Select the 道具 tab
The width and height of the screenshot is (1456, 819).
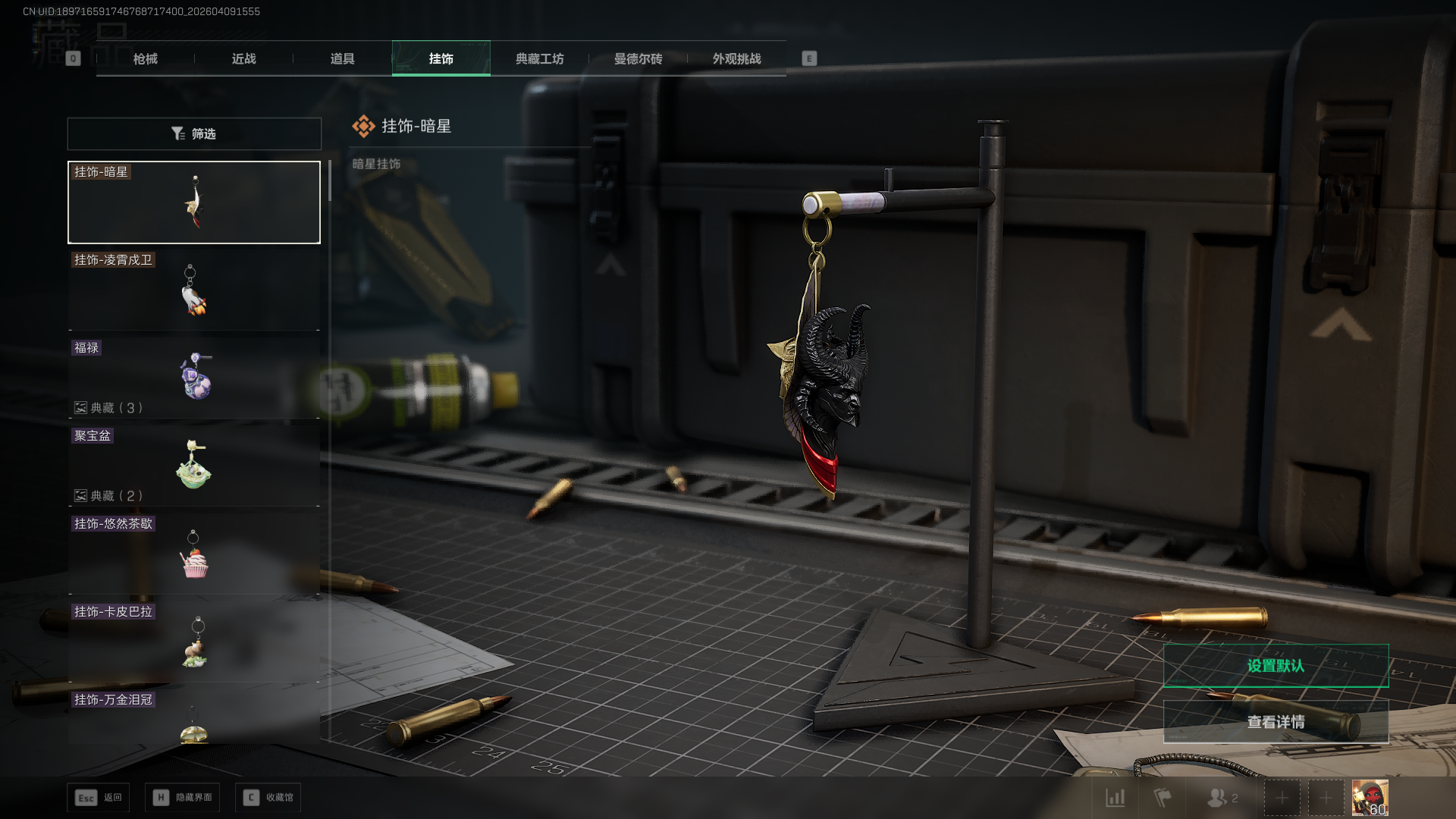[342, 58]
